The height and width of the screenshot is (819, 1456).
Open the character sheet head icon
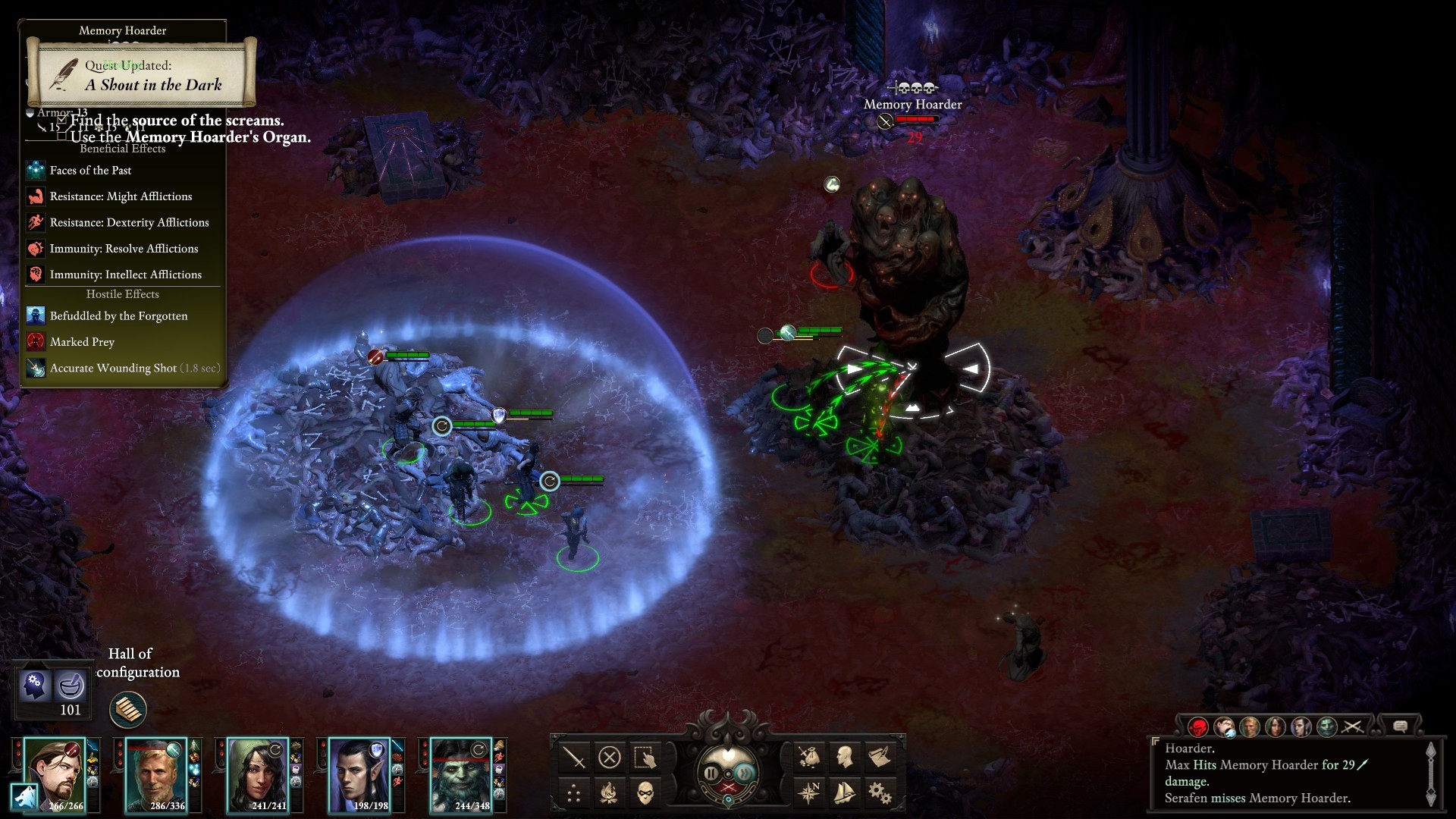pyautogui.click(x=844, y=757)
